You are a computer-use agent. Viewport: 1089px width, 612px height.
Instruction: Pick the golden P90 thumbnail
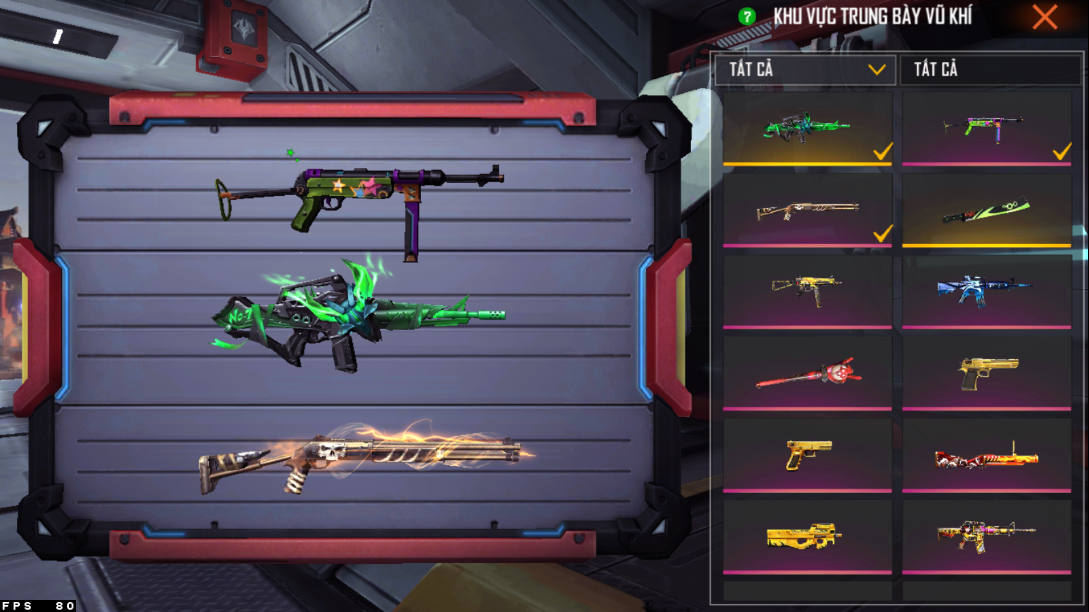pyautogui.click(x=807, y=537)
